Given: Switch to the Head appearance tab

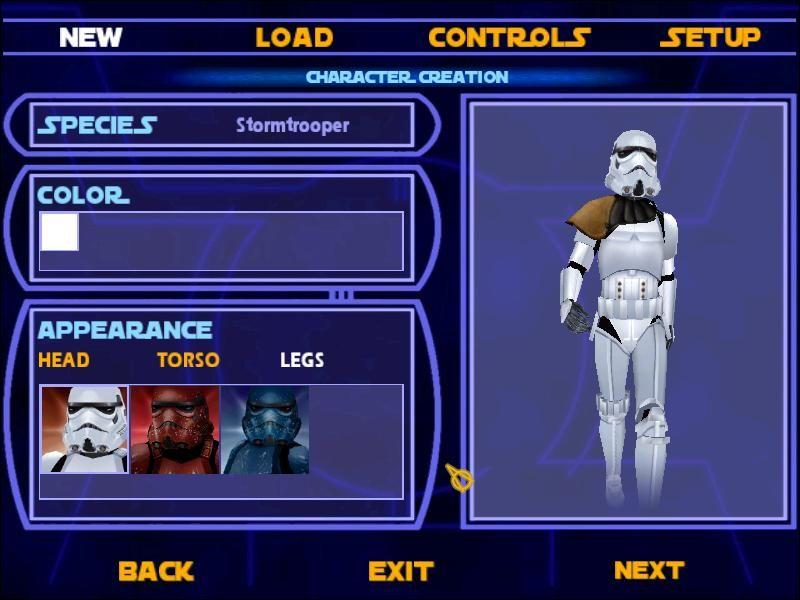Looking at the screenshot, I should [63, 360].
